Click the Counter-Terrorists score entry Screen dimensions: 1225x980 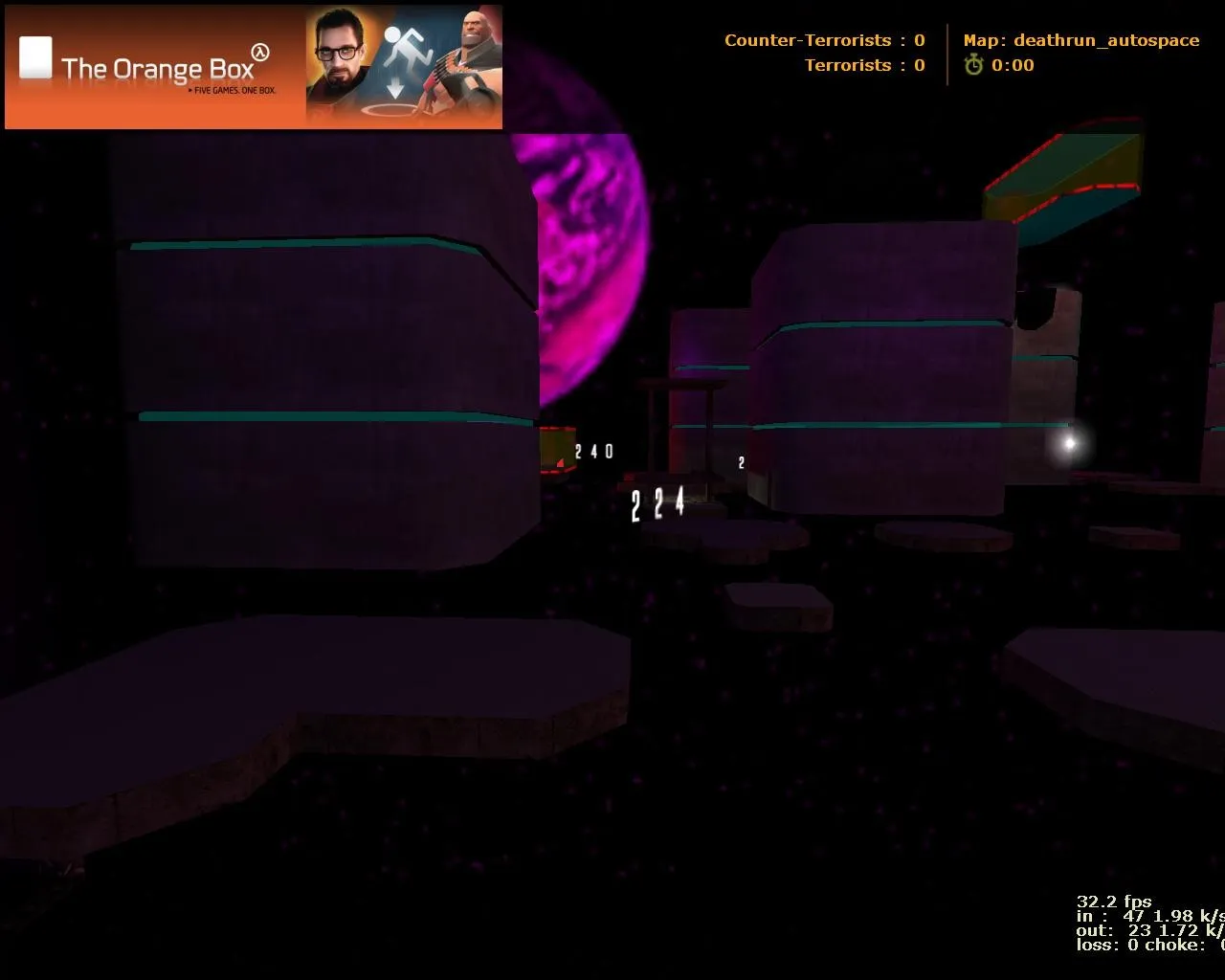click(x=823, y=40)
